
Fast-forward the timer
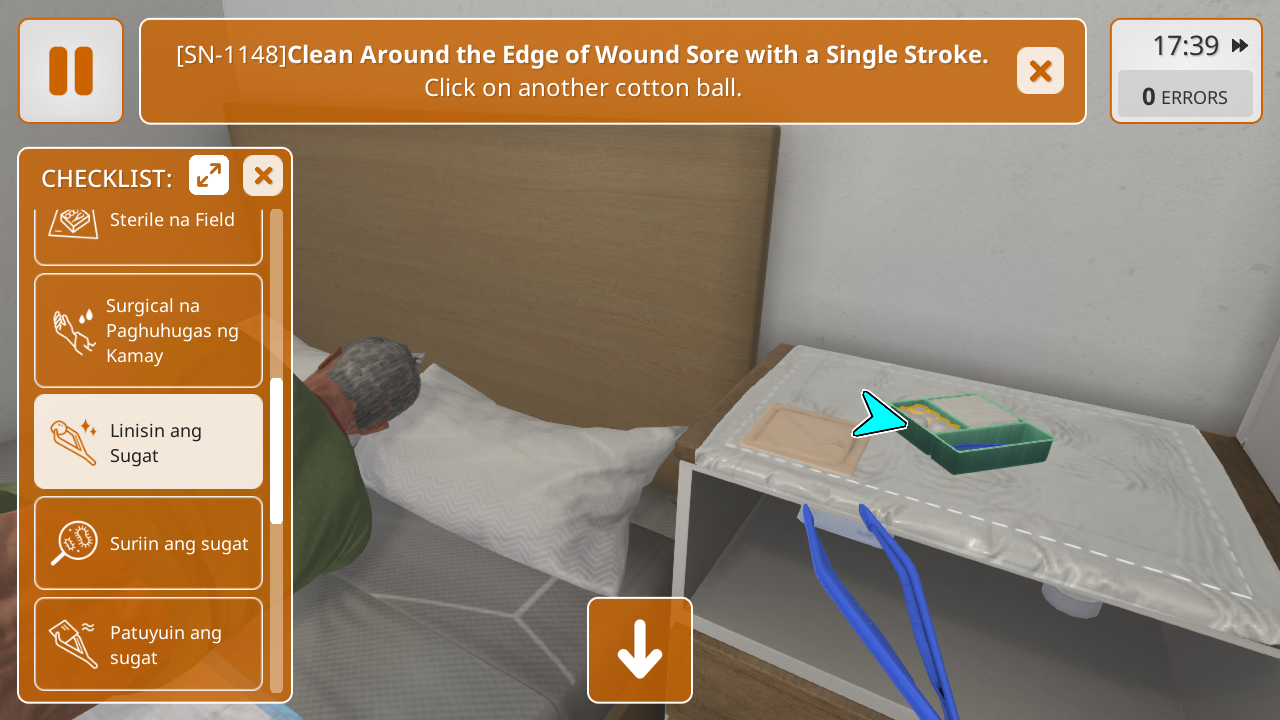point(1240,46)
